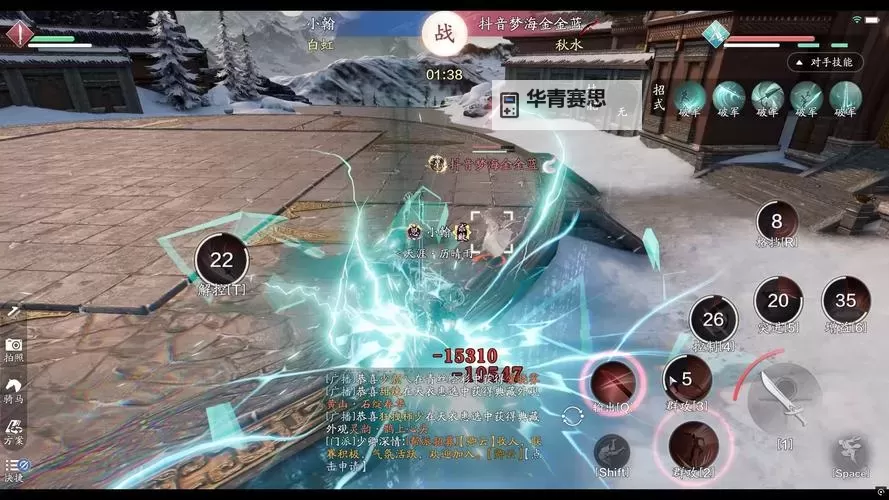Switch skill set with the circular arrows
The width and height of the screenshot is (889, 500).
click(572, 417)
